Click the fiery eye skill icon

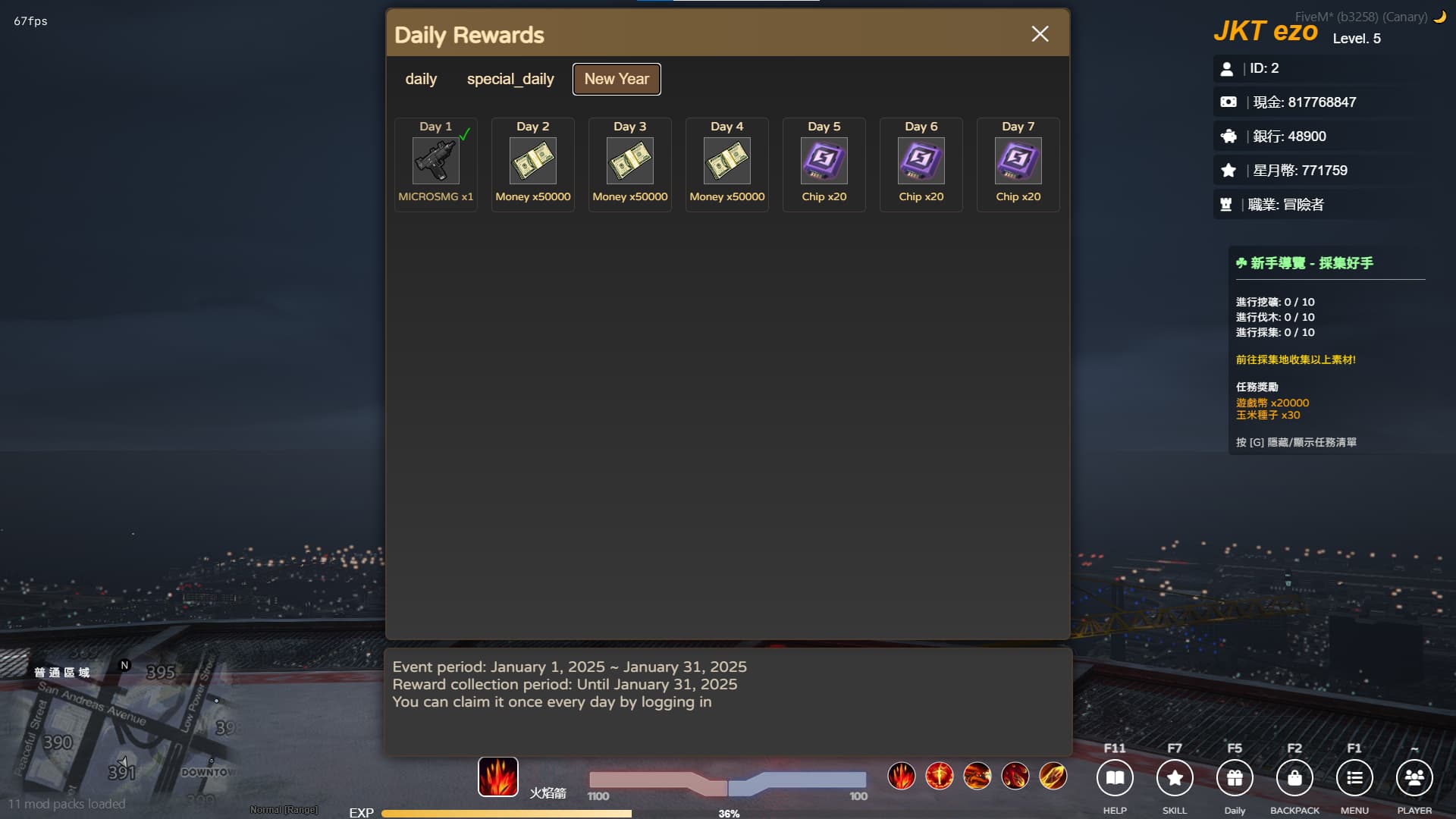(x=940, y=776)
